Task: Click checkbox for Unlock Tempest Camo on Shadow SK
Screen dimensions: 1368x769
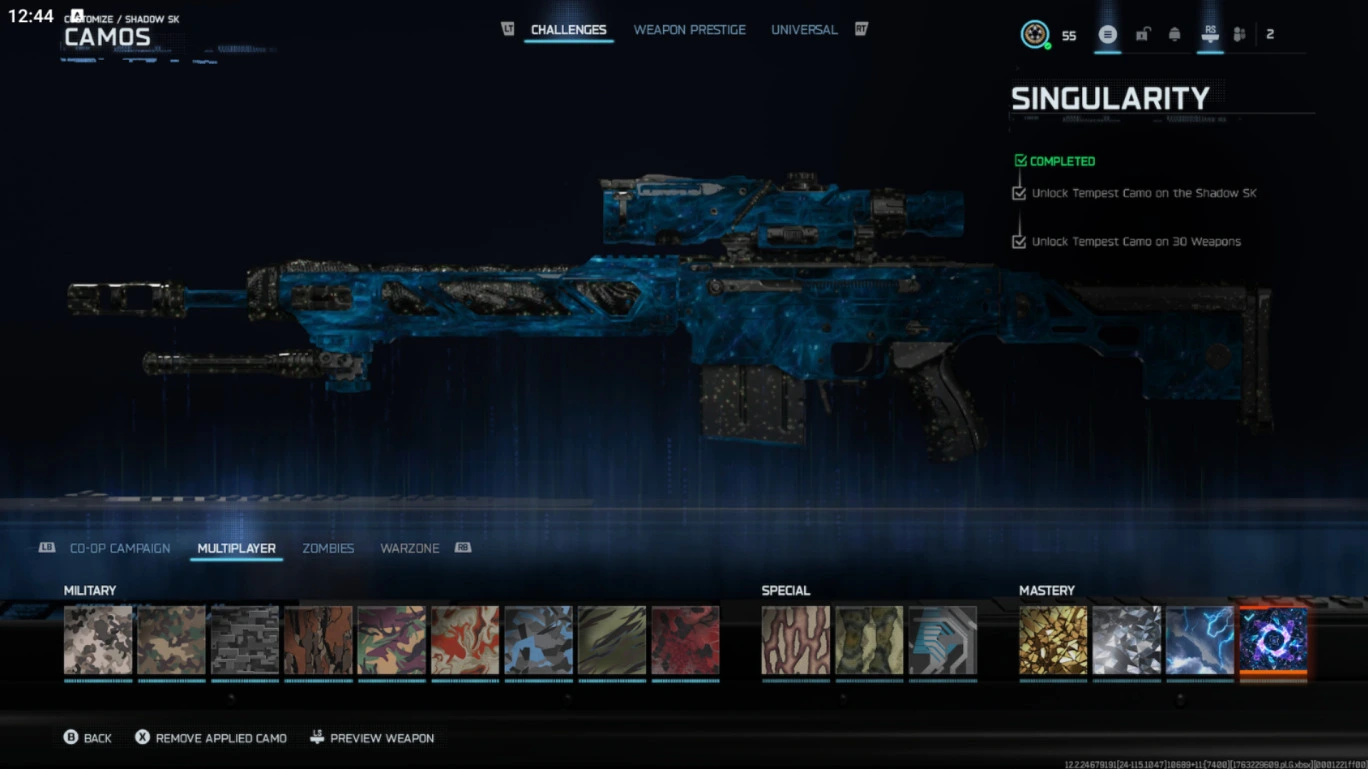Action: [x=1018, y=192]
